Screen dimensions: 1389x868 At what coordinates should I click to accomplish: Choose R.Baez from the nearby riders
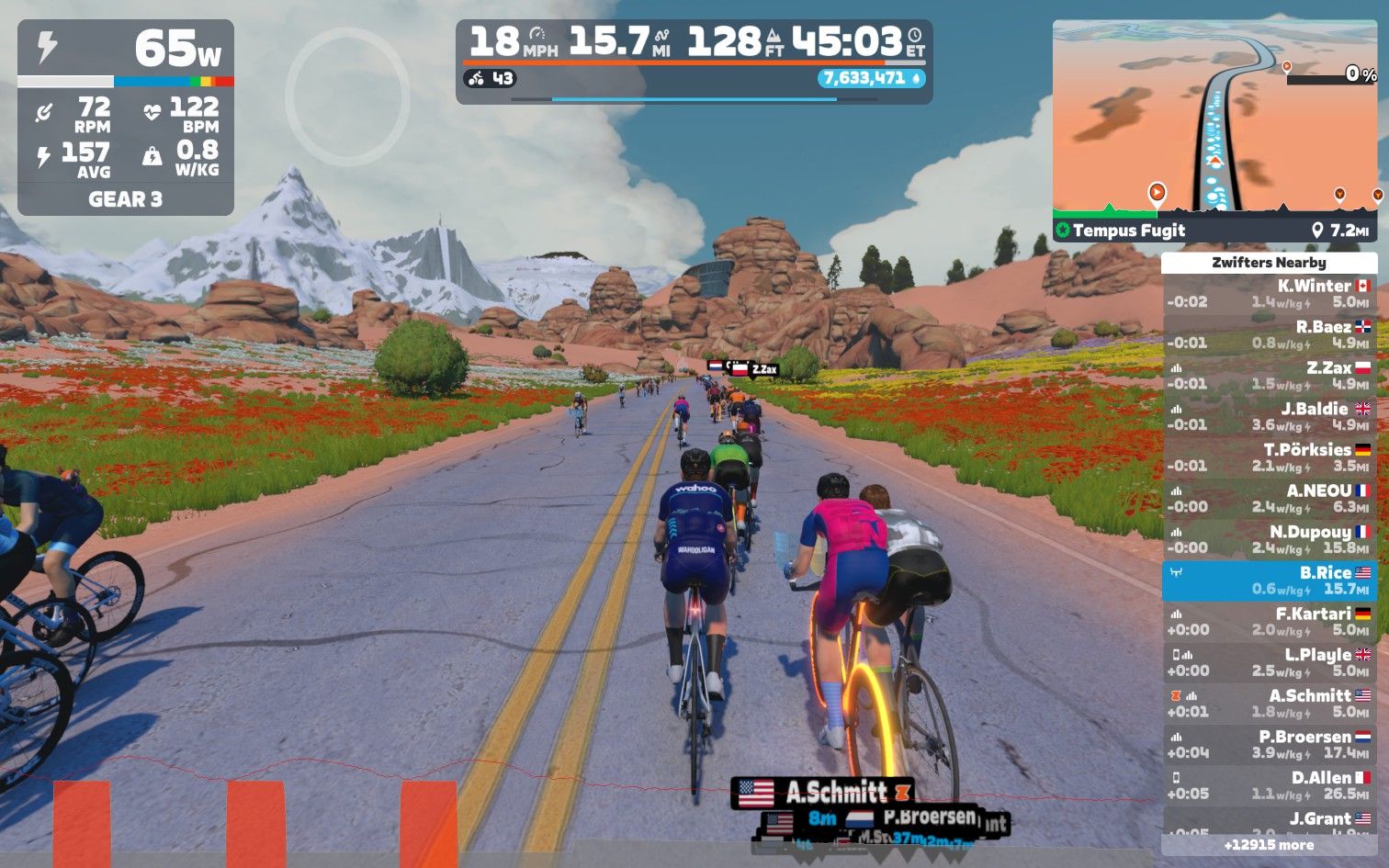1269,335
